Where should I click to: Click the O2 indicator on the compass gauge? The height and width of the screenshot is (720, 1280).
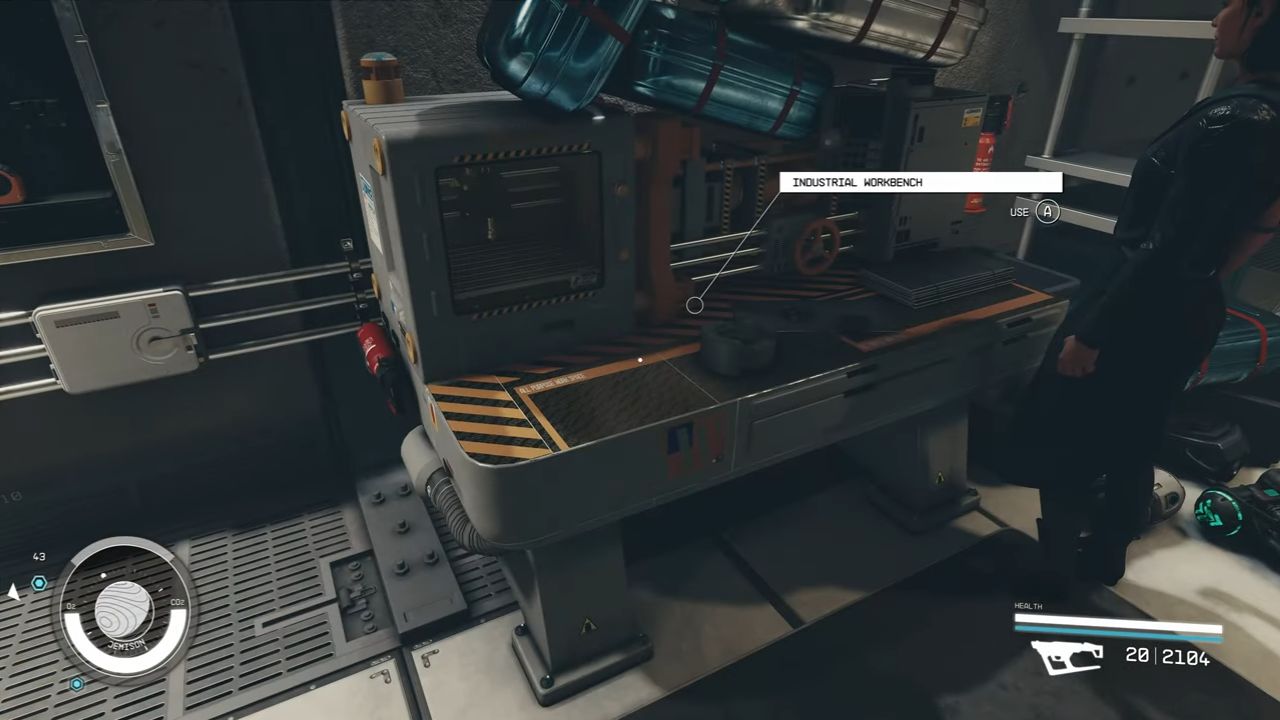click(x=71, y=606)
